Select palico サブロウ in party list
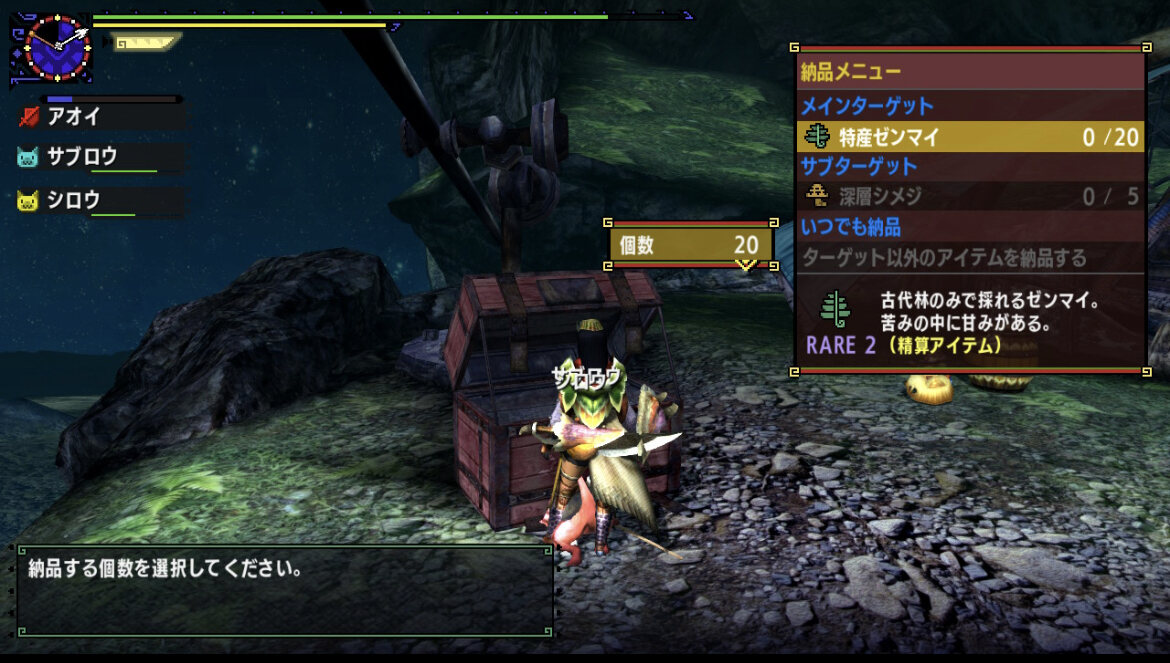 tap(82, 157)
